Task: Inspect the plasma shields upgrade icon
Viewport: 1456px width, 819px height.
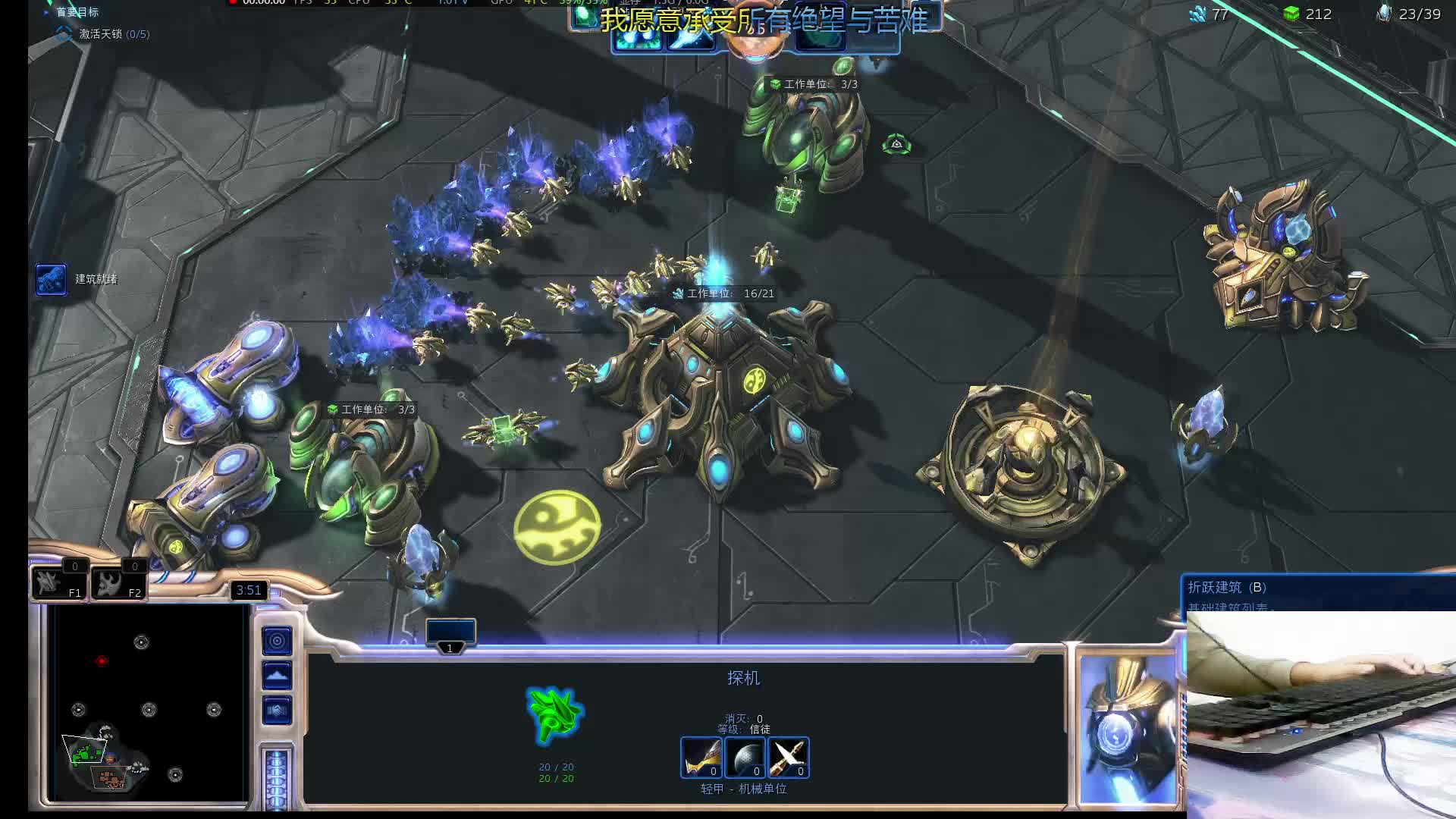Action: point(745,757)
